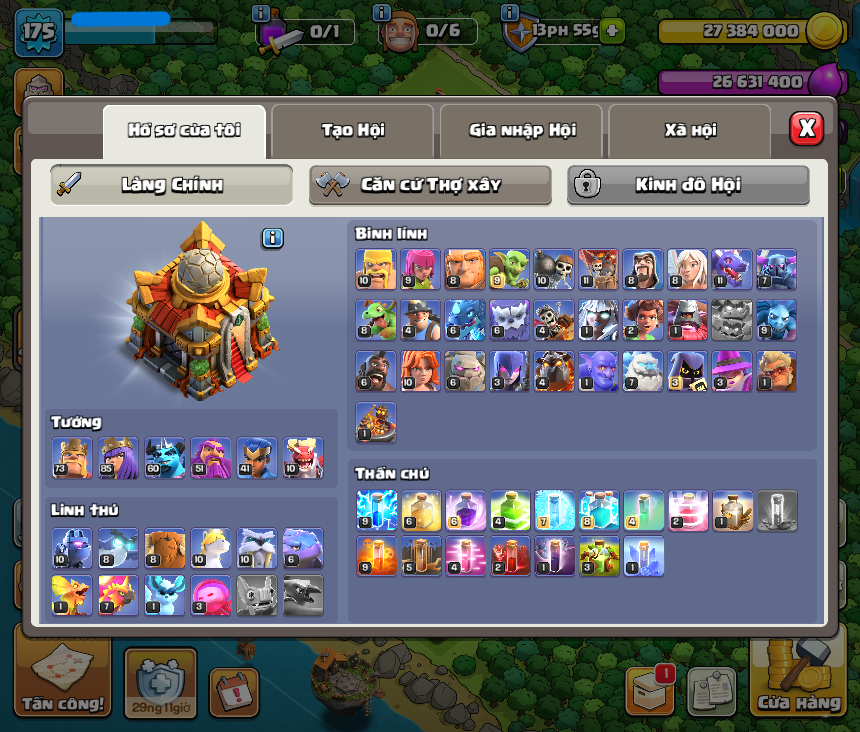Select the Archer Queen hero icon

coord(118,458)
